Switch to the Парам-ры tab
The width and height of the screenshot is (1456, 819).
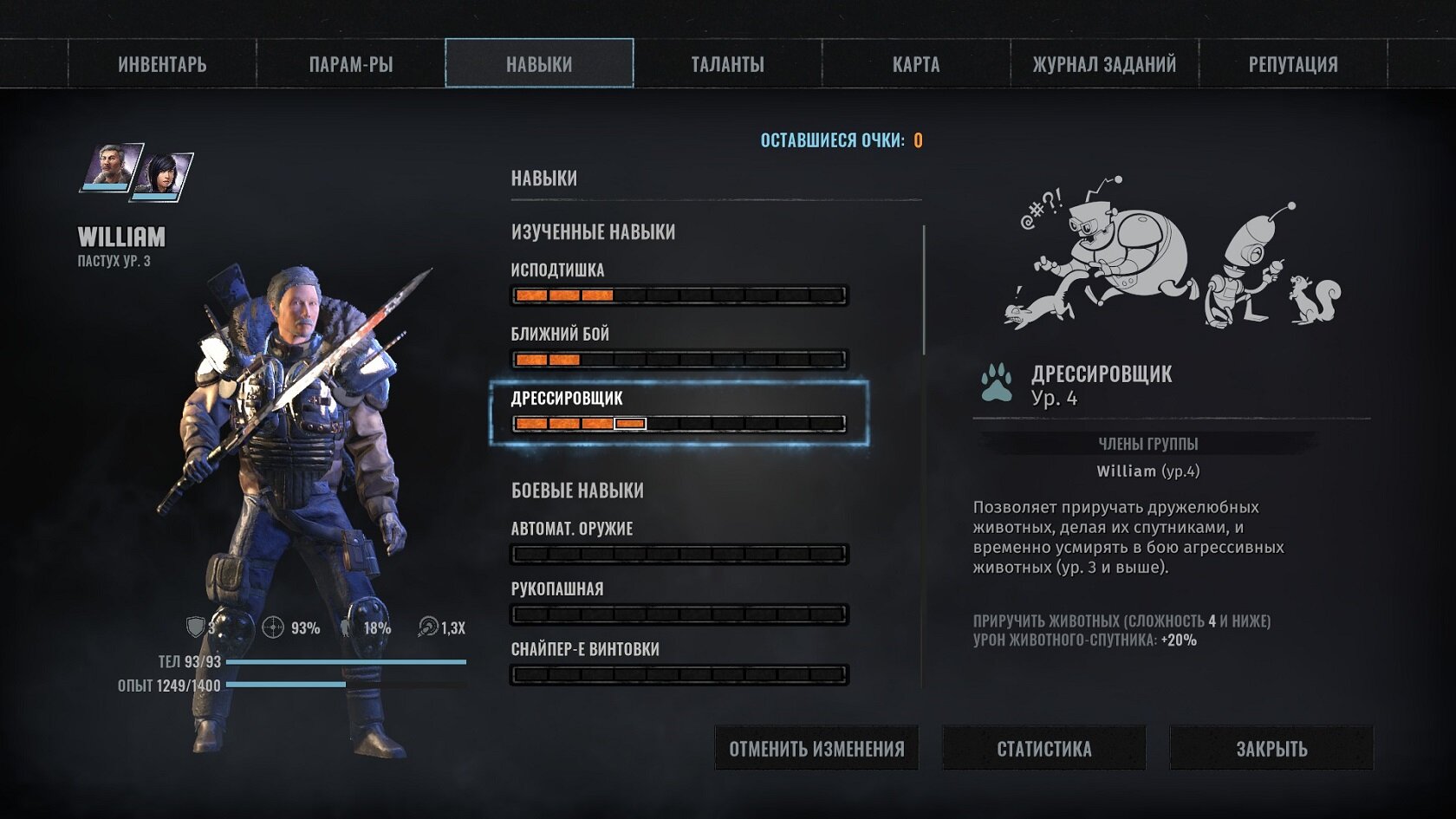351,64
